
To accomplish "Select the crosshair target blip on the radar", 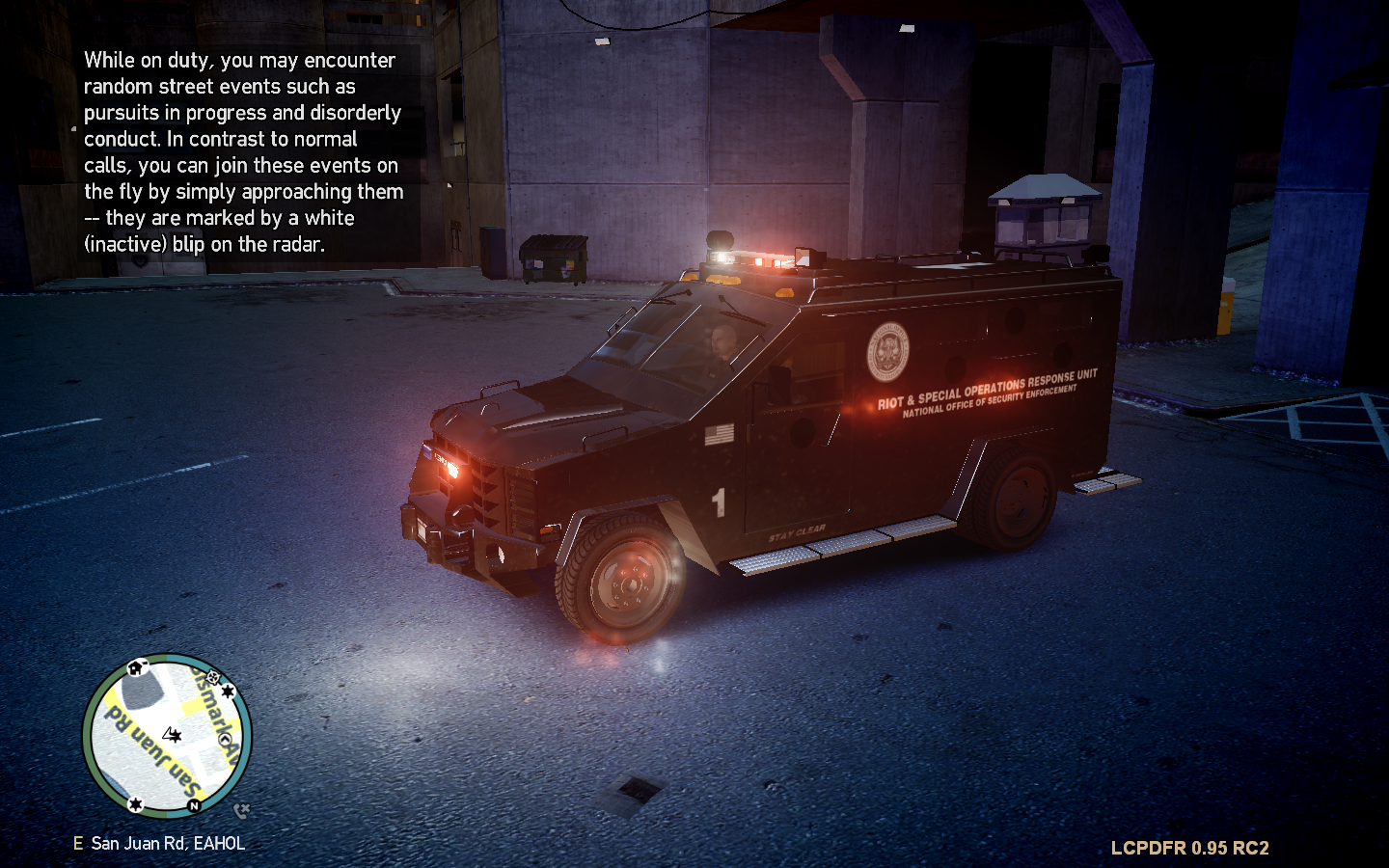I will pos(213,678).
